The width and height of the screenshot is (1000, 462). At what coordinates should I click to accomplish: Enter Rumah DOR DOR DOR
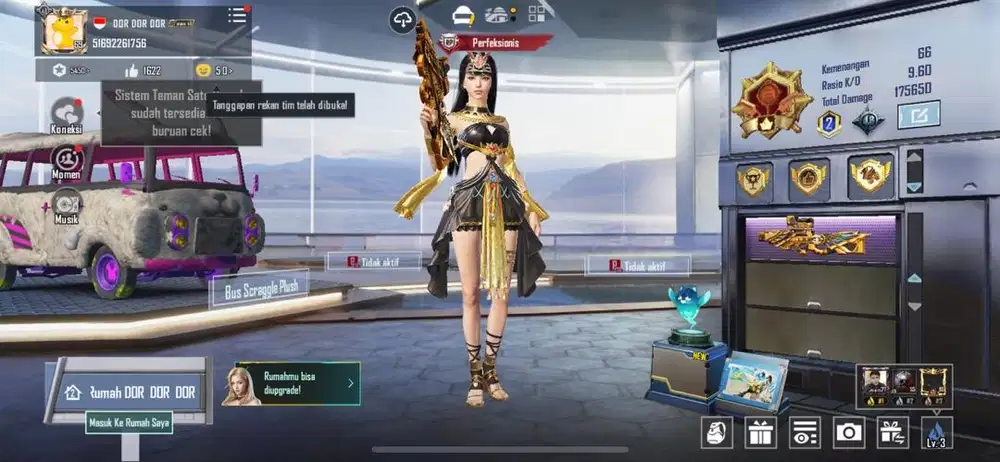(131, 392)
